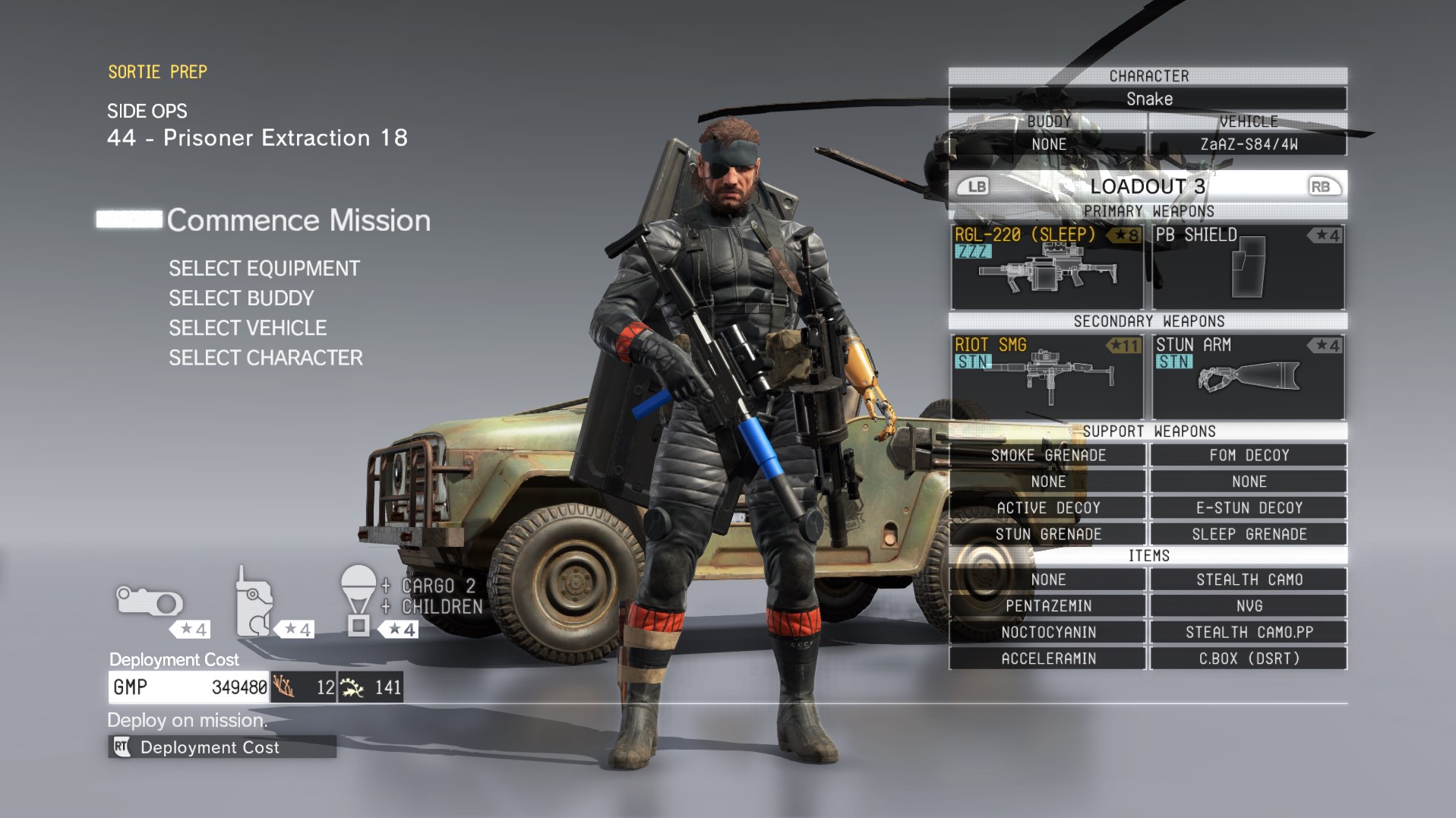Select the Sleep Grenade slot

pyautogui.click(x=1249, y=534)
